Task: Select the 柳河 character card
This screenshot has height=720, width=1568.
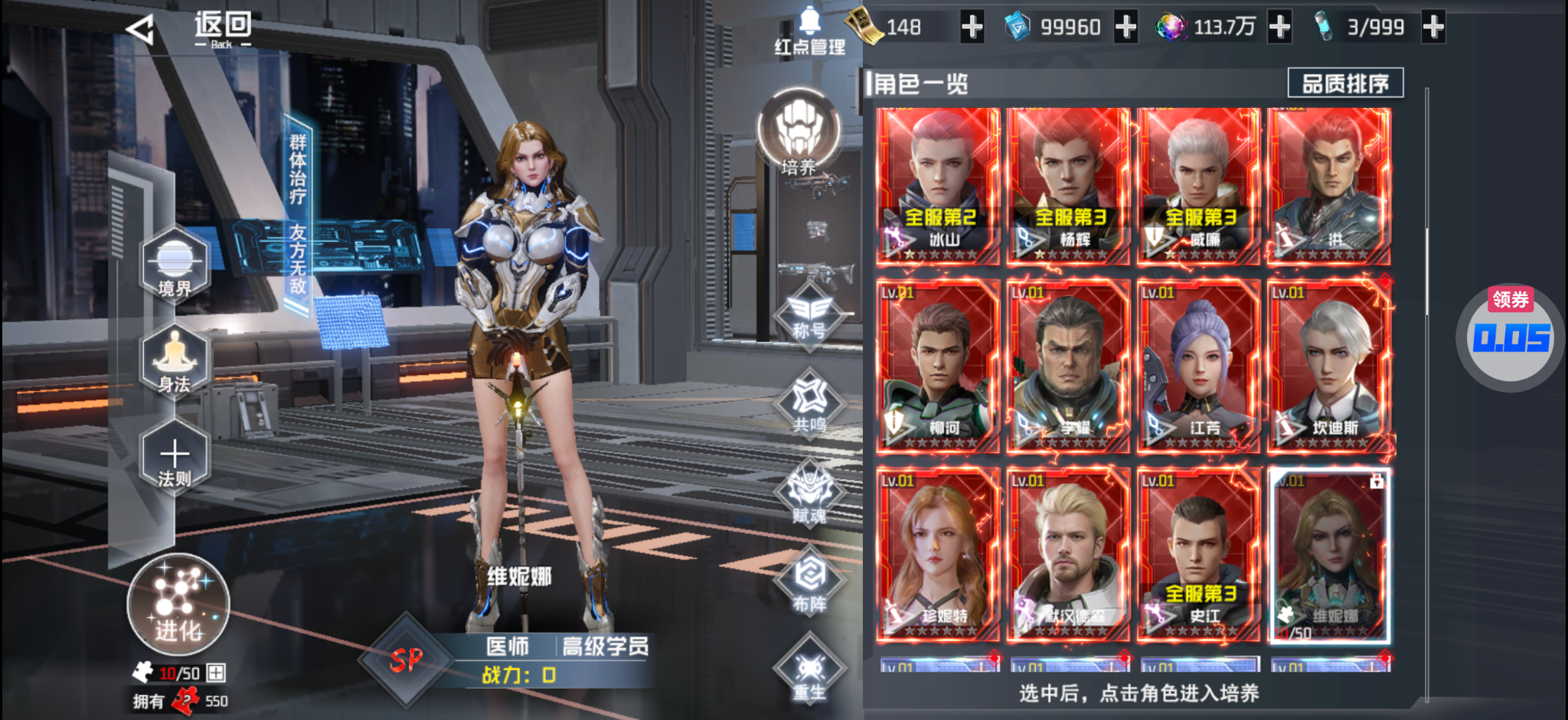Action: coord(938,366)
